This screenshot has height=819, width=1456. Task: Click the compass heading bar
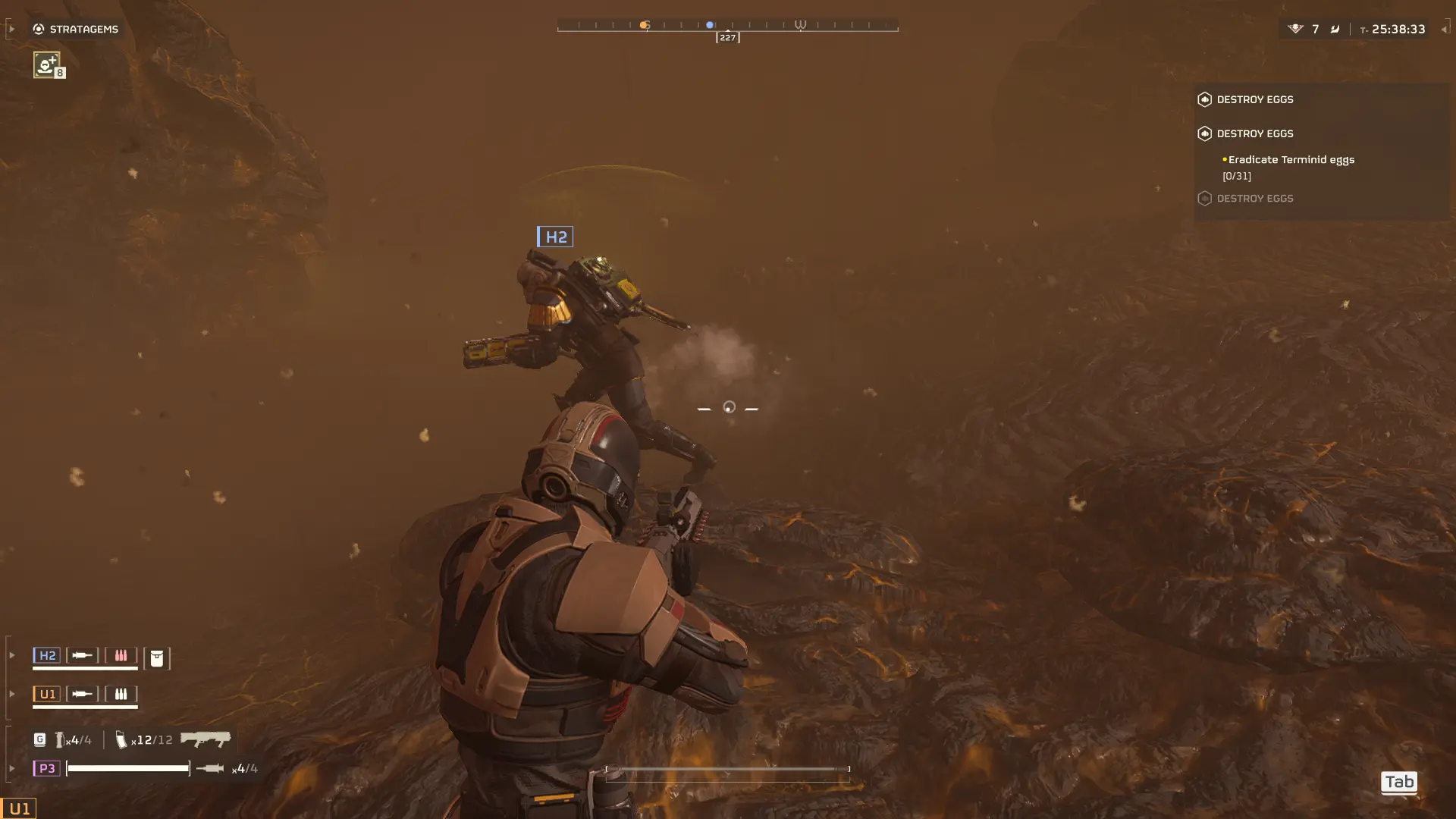pyautogui.click(x=727, y=27)
